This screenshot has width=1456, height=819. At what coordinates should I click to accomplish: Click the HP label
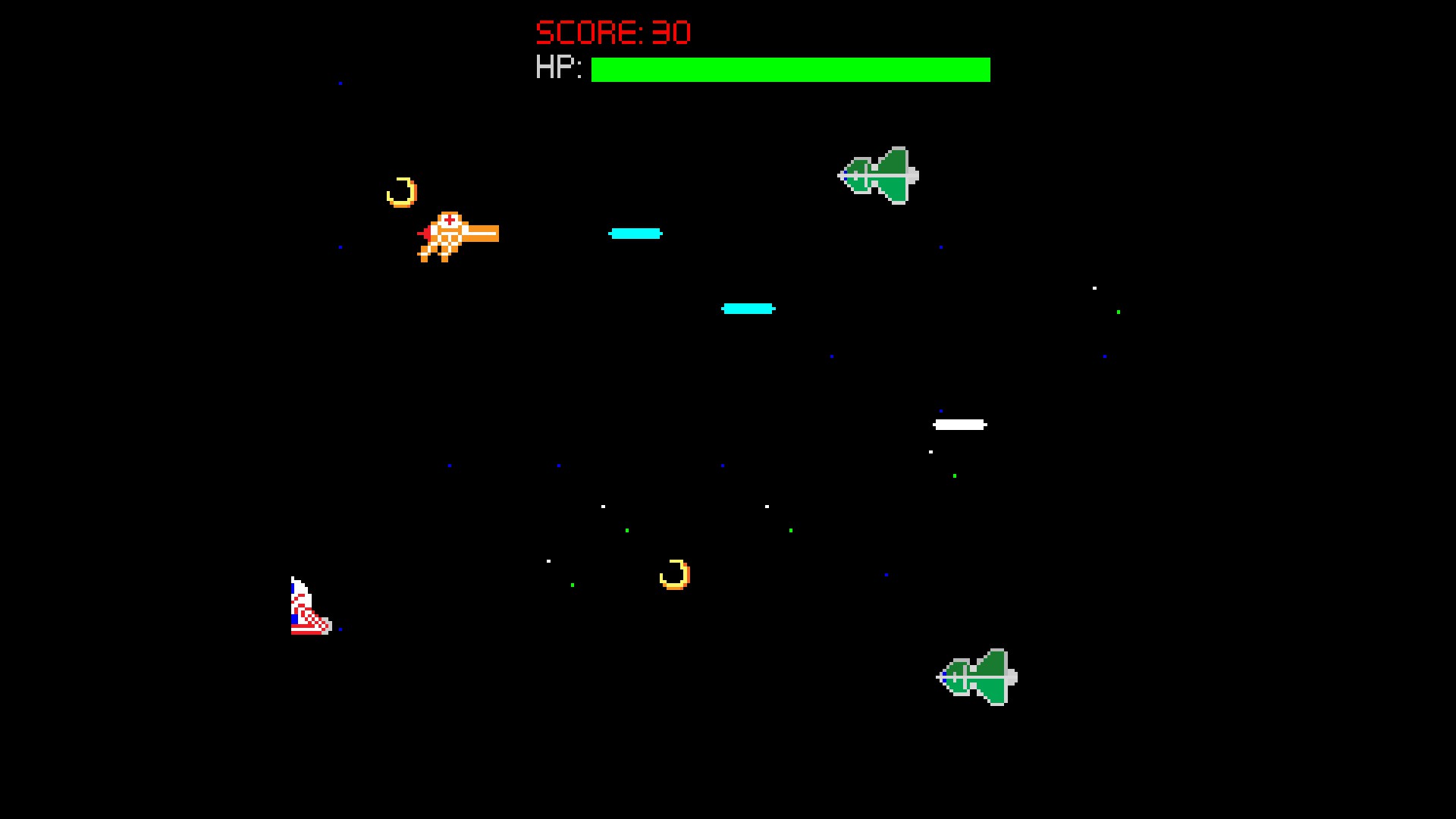(x=558, y=69)
